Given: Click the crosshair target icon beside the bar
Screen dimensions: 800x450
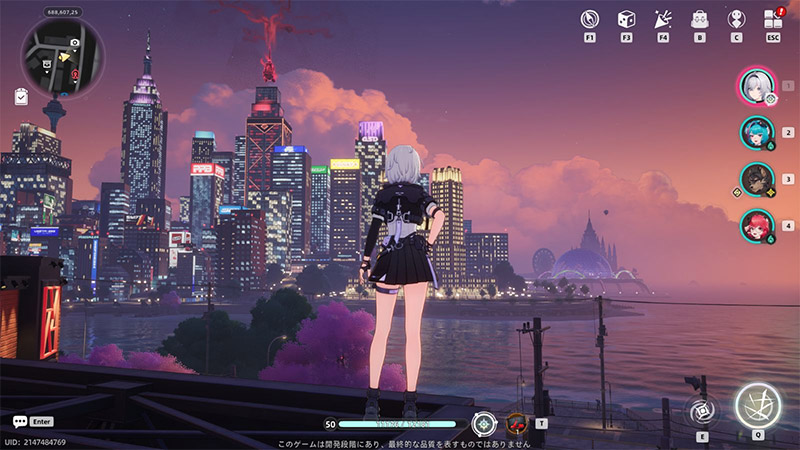Looking at the screenshot, I should coord(484,423).
